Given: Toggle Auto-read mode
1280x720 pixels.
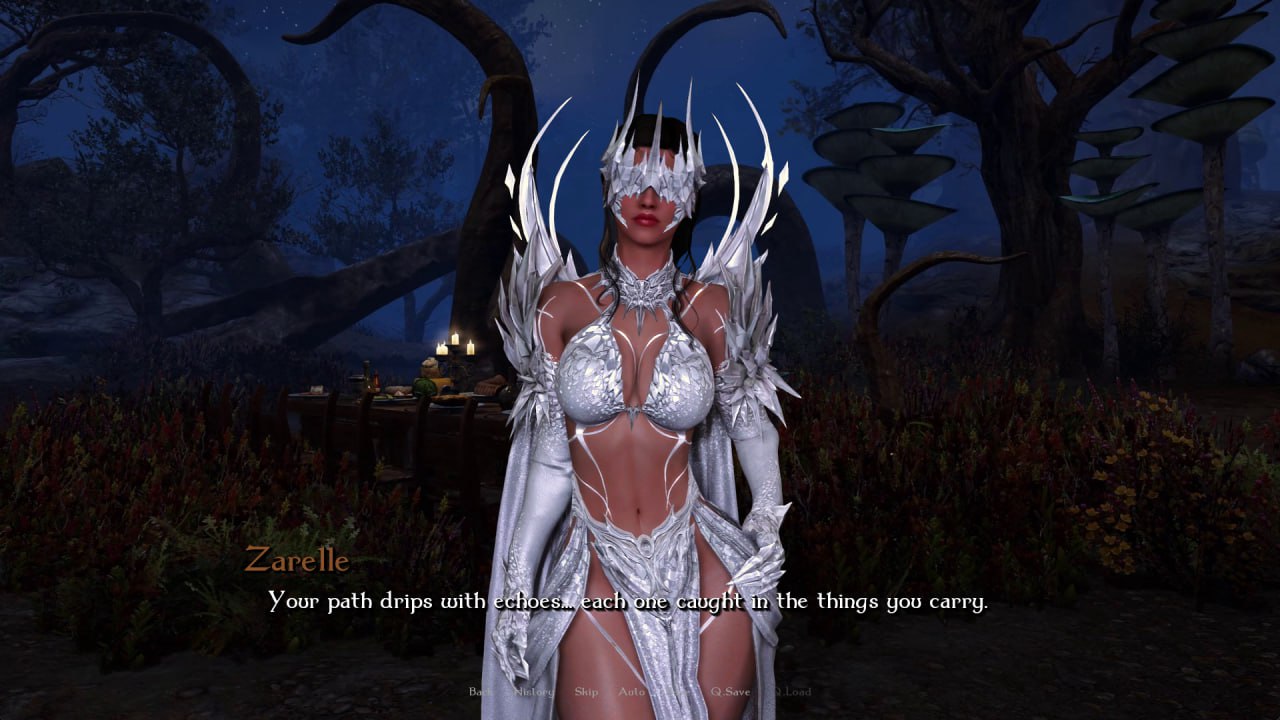Looking at the screenshot, I should point(631,691).
